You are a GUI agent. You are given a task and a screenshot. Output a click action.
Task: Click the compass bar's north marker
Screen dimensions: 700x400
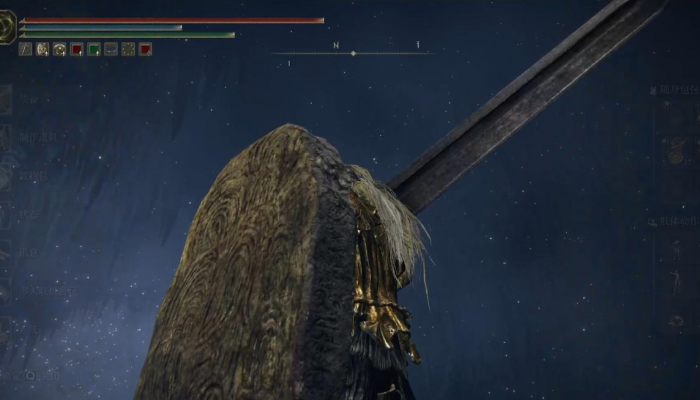tap(336, 46)
